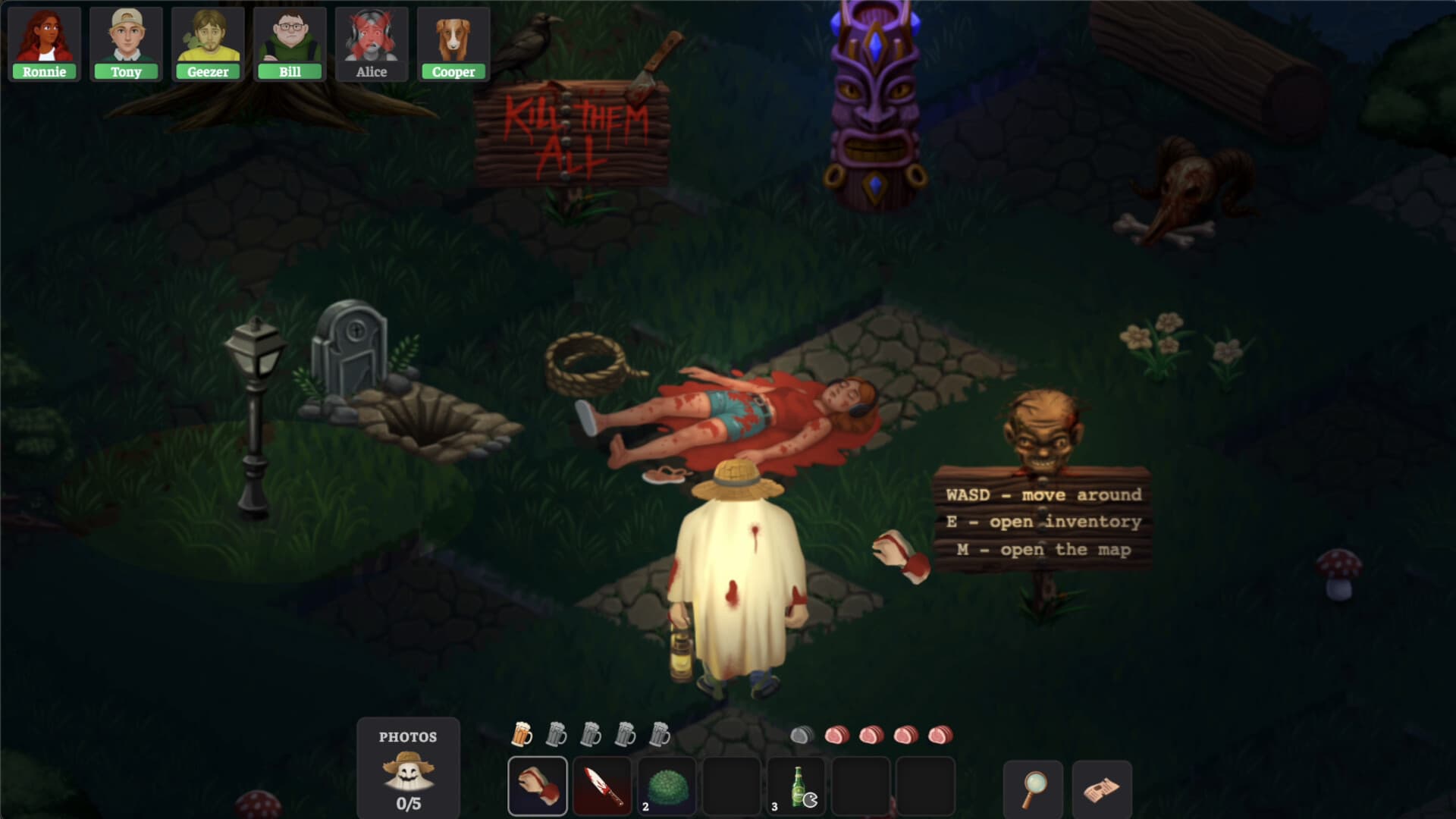Click the scarecrow icon on the Photos counter
Screen dimensions: 1456x819
pyautogui.click(x=407, y=770)
